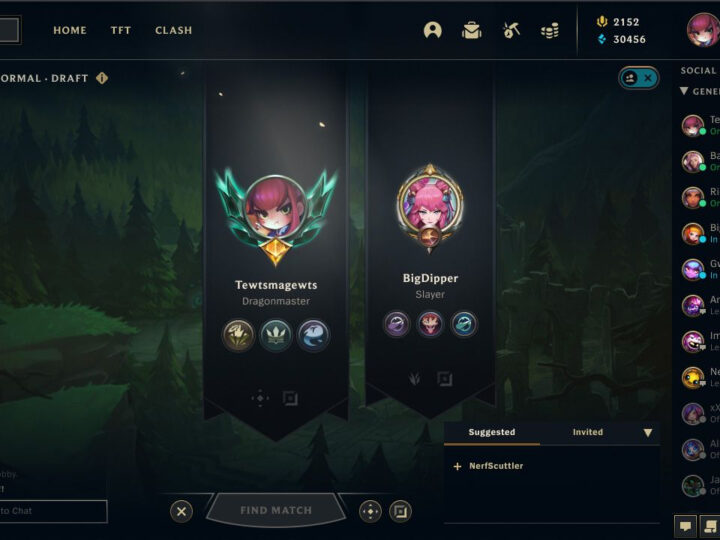Open the chat bubble button bottom right
This screenshot has height=540, width=720.
click(686, 523)
